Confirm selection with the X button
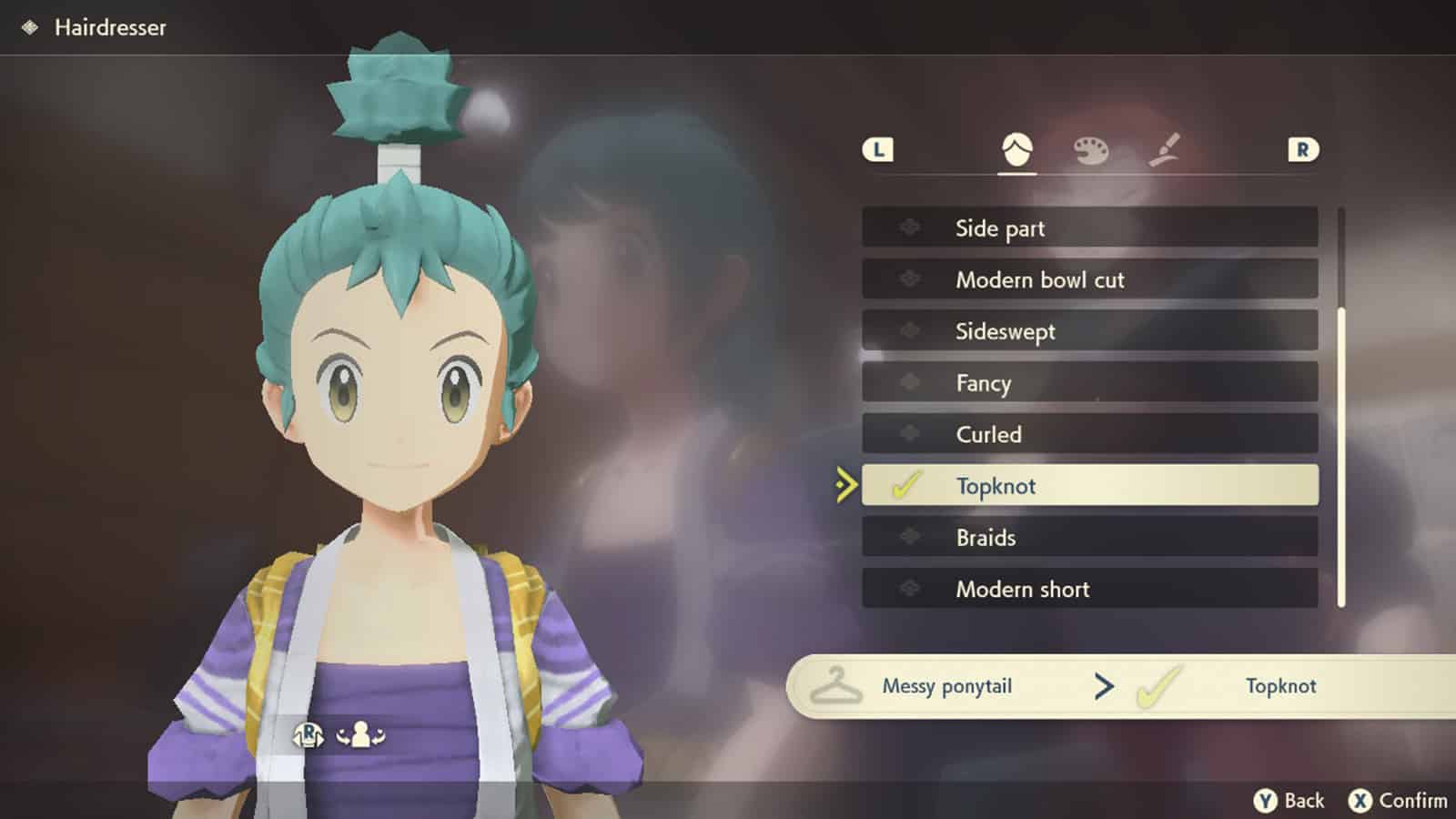 1360,800
